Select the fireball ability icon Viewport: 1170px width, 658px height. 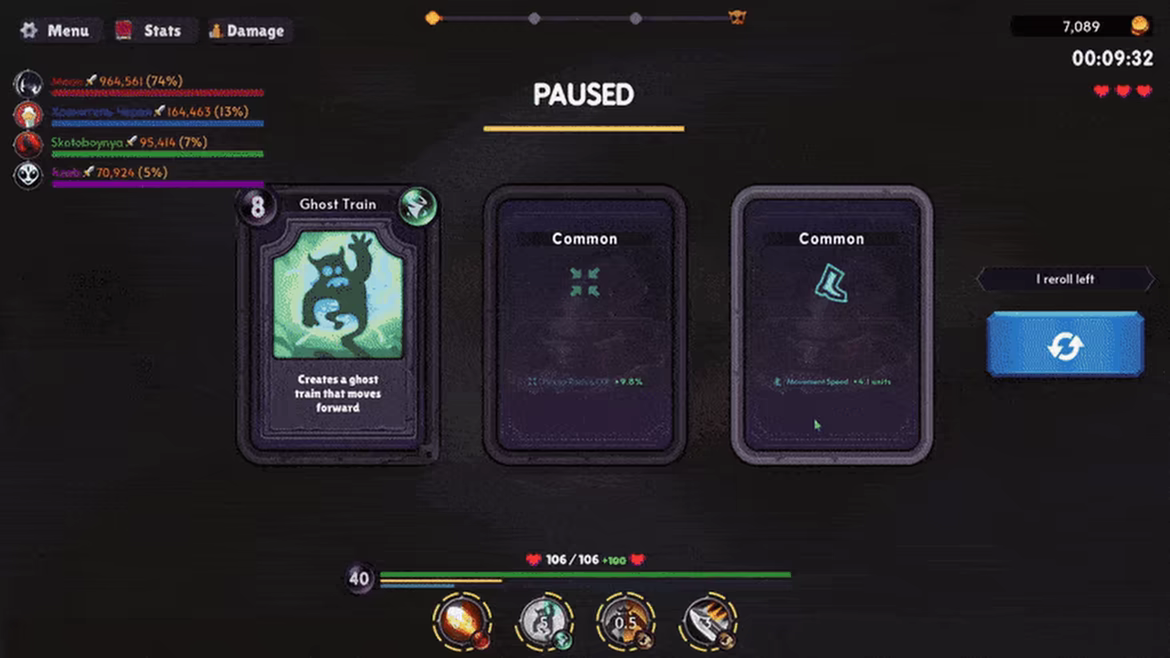click(462, 620)
